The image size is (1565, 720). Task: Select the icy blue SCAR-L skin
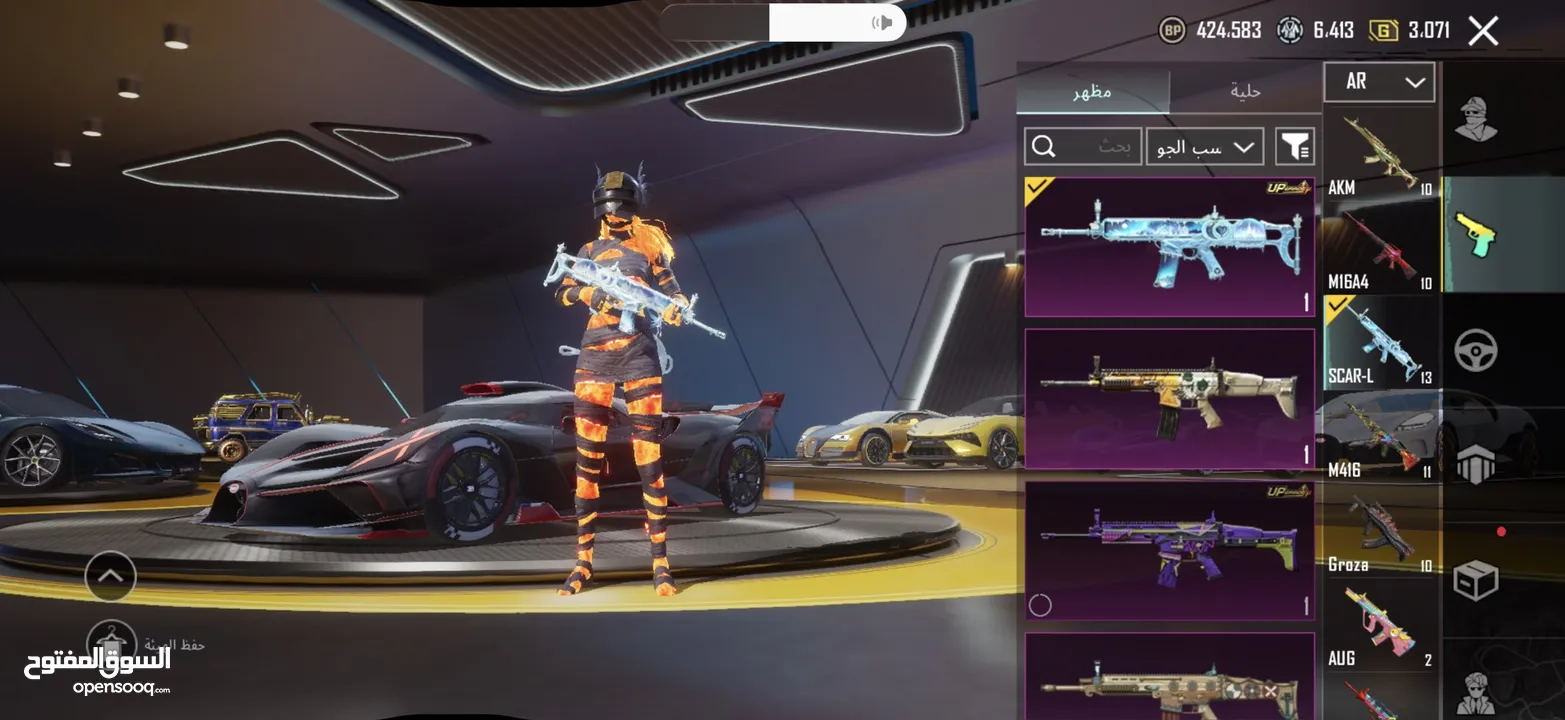click(1169, 247)
